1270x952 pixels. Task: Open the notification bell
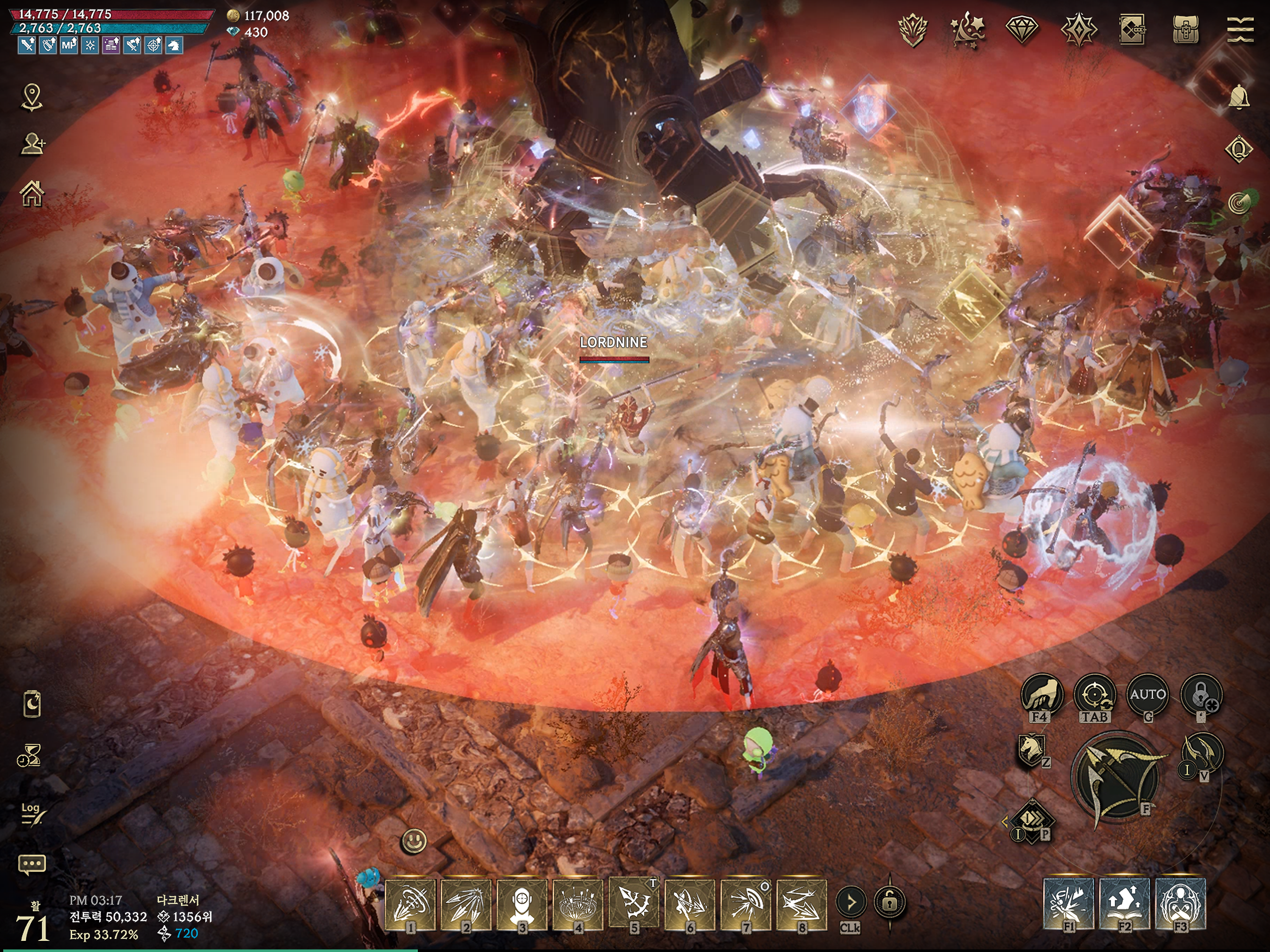(1238, 97)
